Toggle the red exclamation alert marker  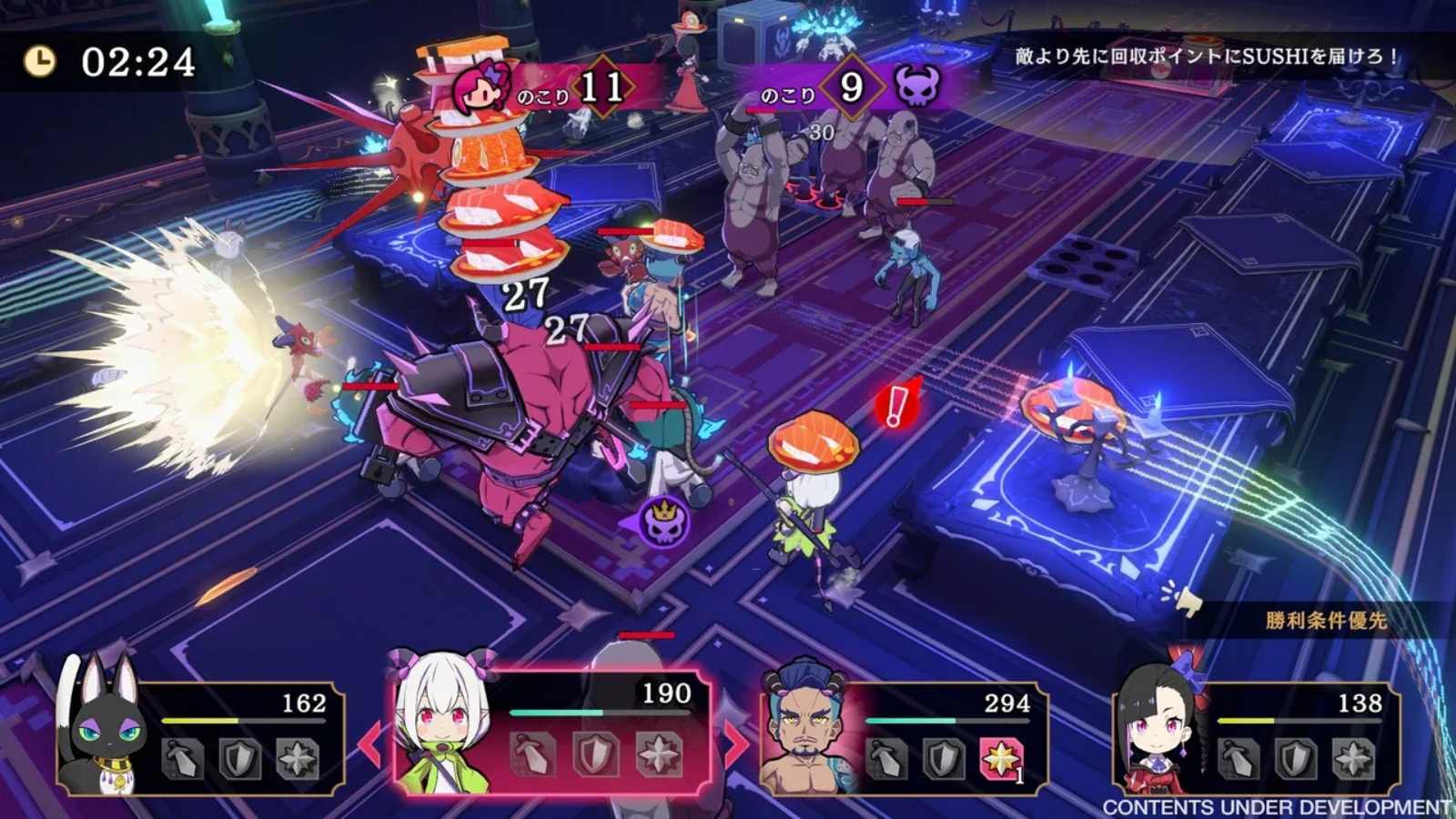click(x=895, y=403)
